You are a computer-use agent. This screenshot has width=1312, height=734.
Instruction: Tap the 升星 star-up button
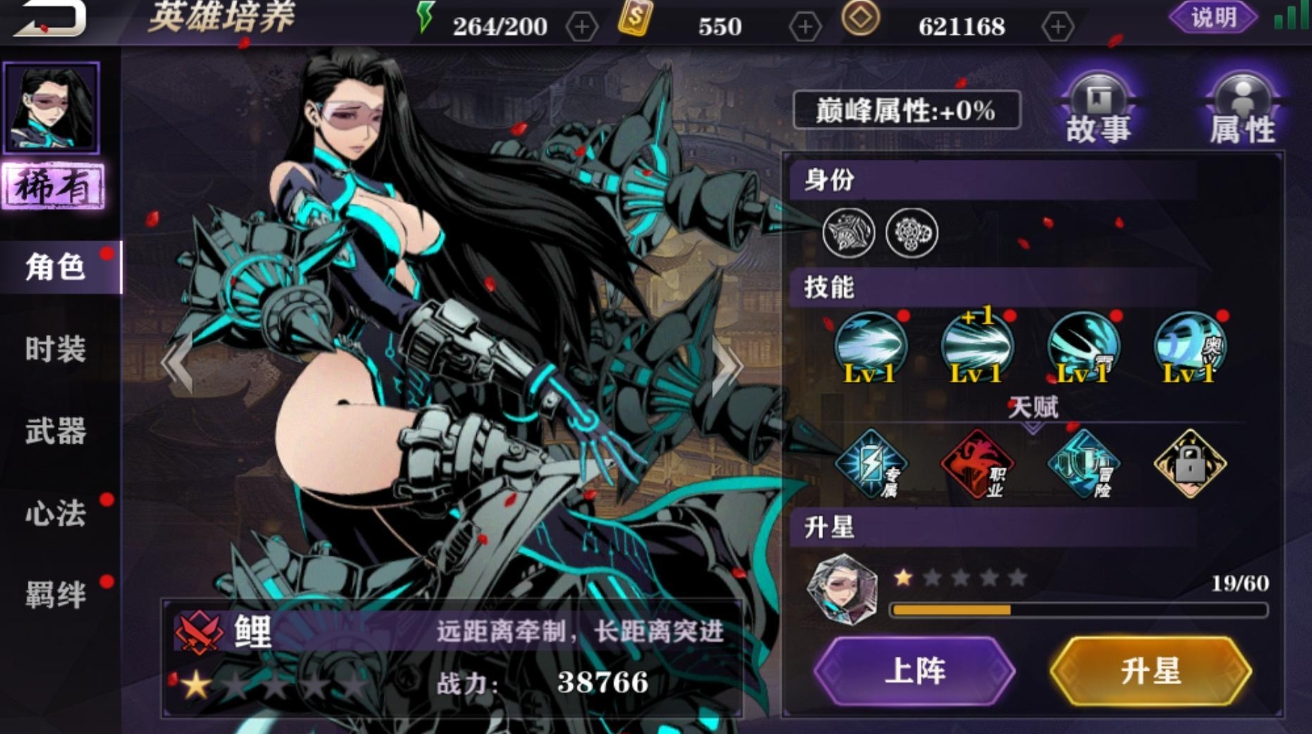click(1151, 671)
